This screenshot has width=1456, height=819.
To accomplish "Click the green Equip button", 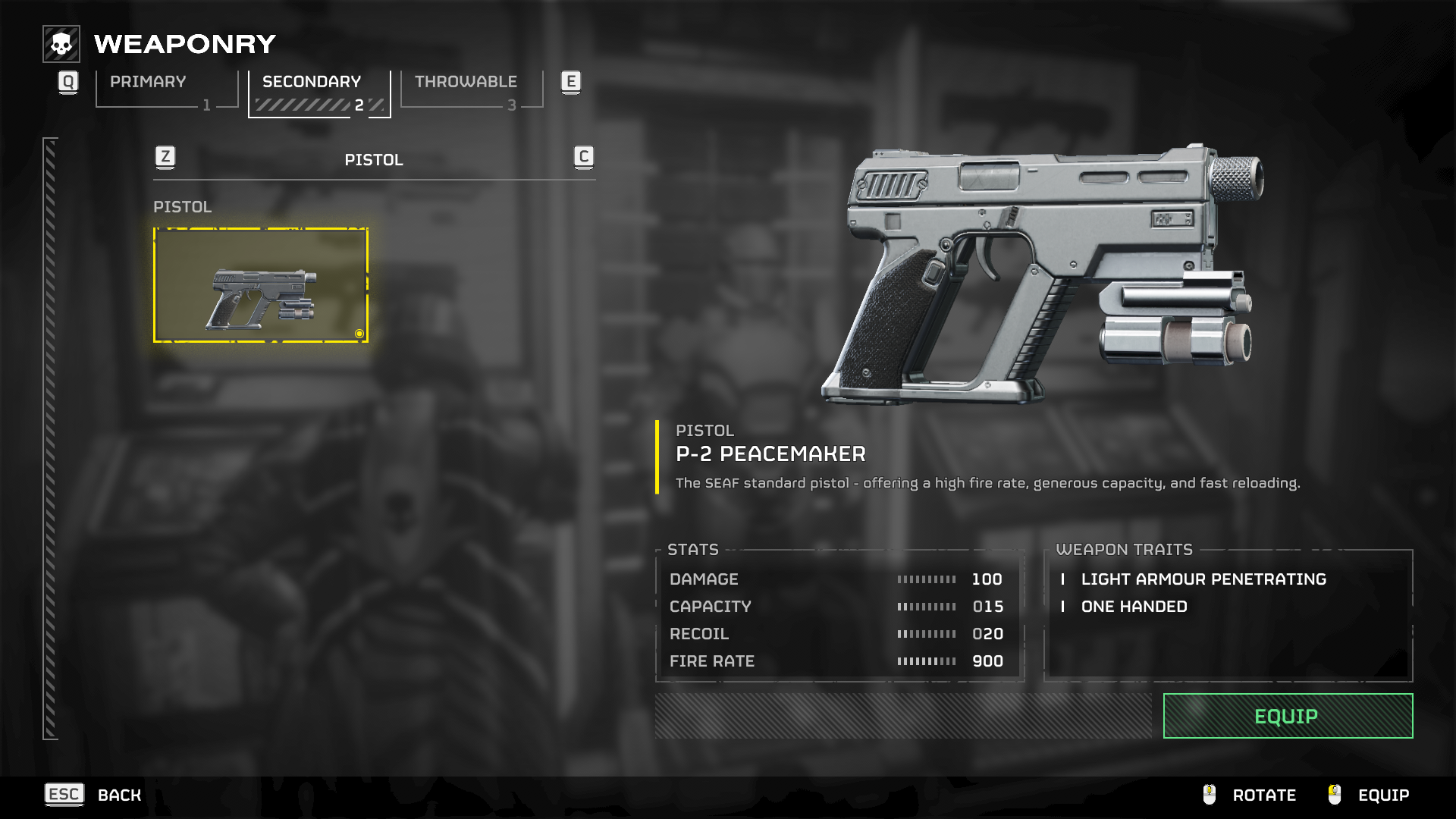I will (x=1287, y=716).
